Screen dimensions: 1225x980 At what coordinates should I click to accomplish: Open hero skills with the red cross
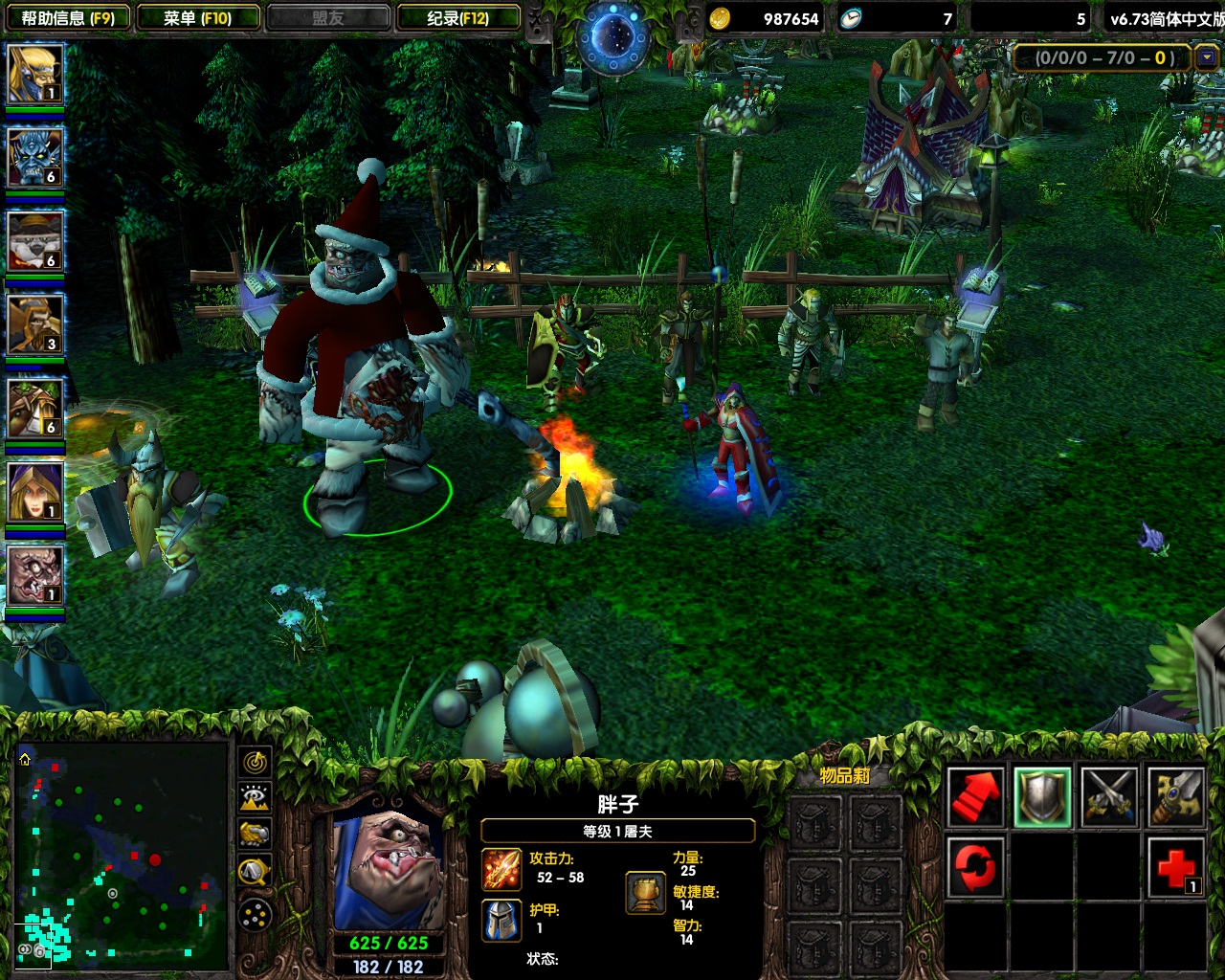(1176, 866)
